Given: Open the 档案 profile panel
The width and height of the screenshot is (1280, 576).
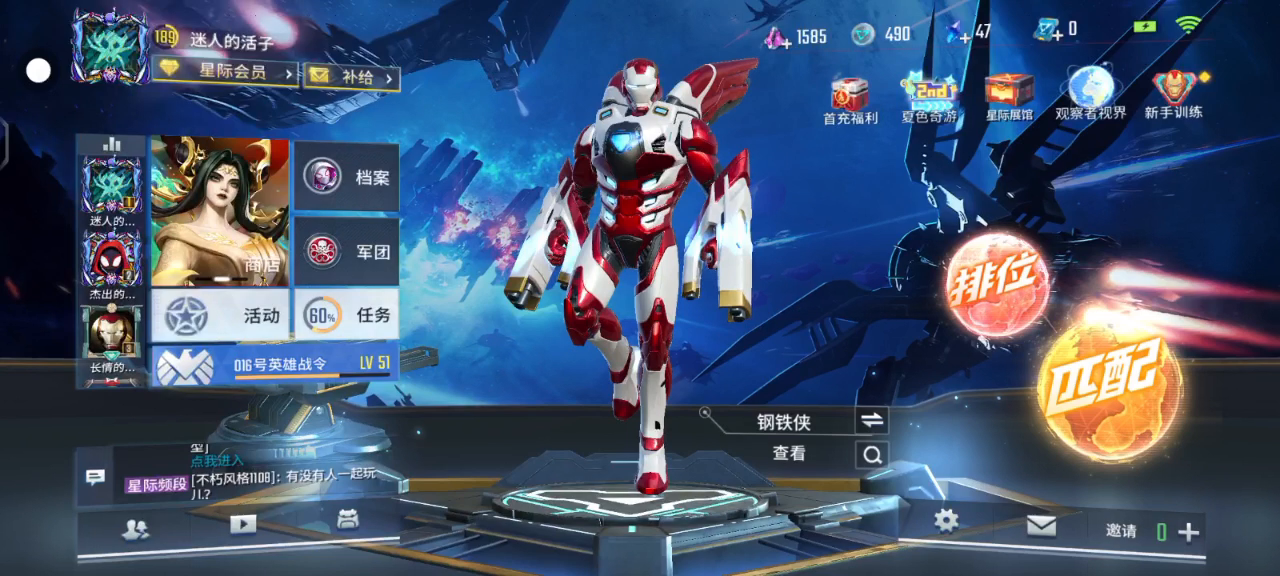Looking at the screenshot, I should (x=347, y=177).
